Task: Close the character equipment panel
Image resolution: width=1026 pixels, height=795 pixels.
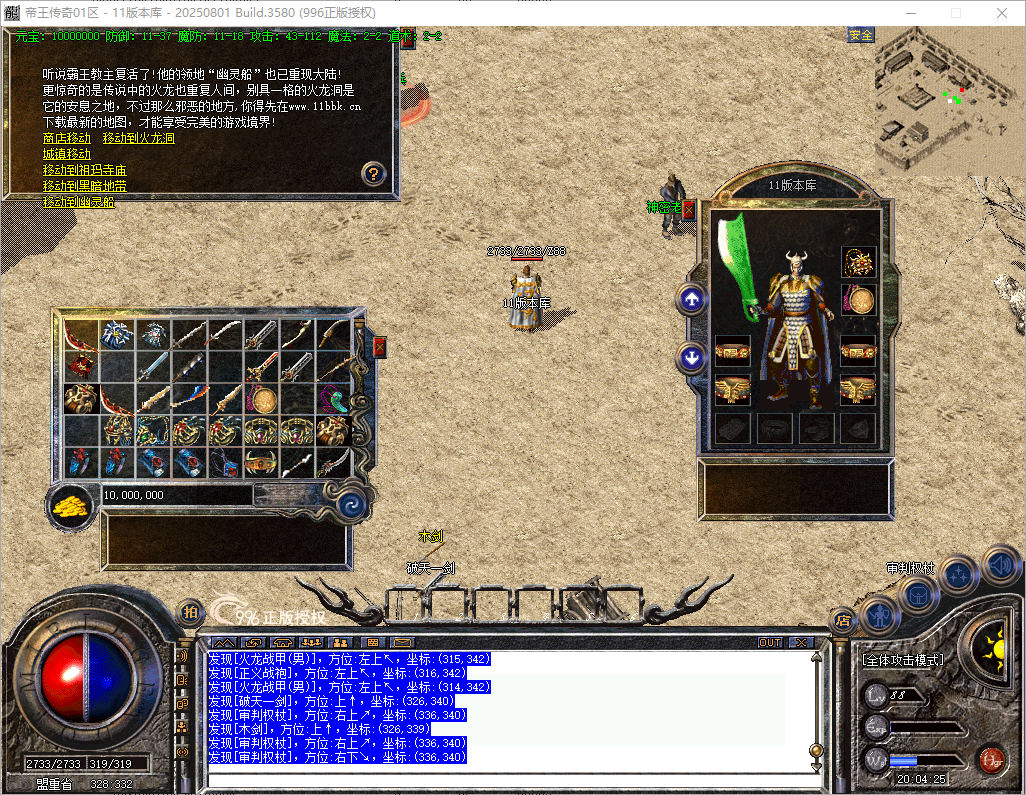Action: click(x=689, y=209)
